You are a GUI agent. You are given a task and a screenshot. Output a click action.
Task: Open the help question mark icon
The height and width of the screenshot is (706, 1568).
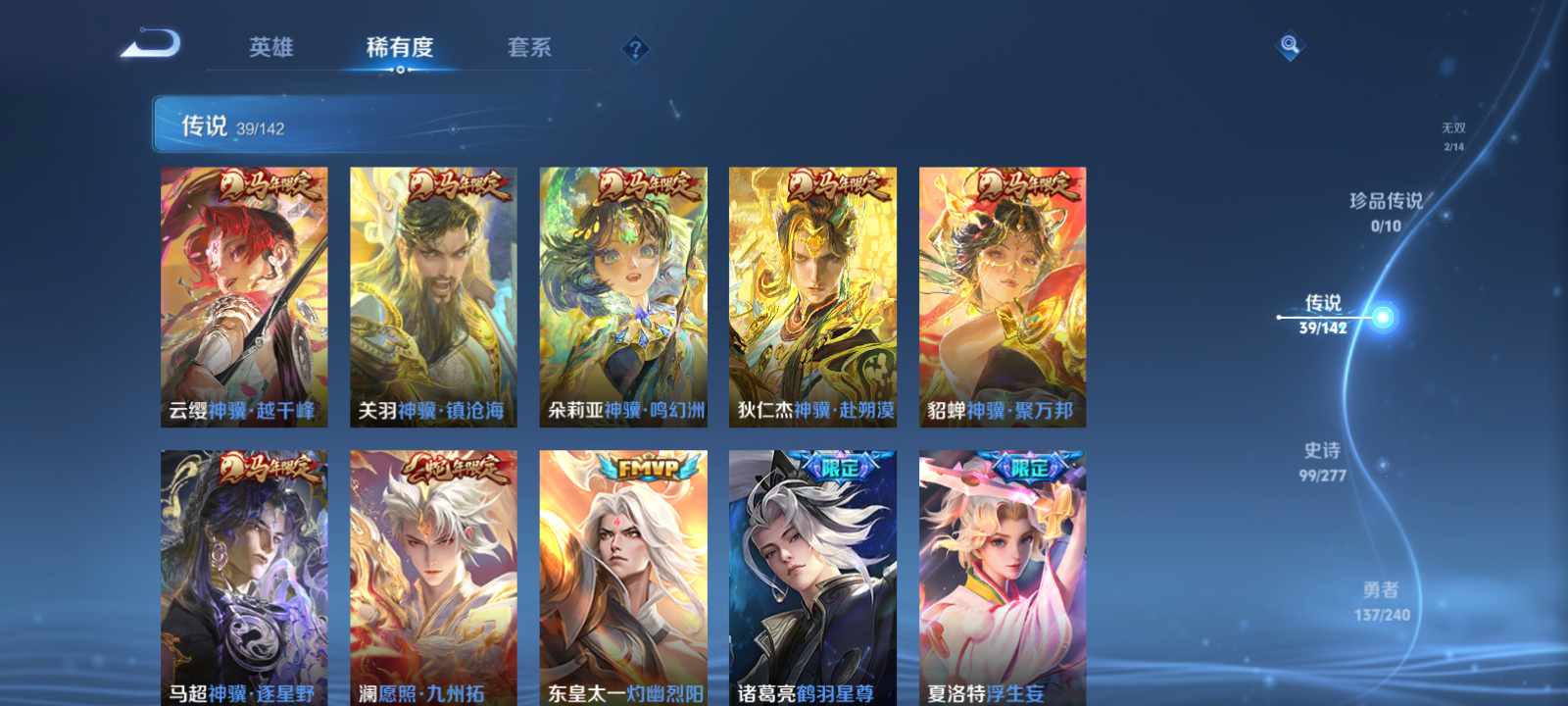[x=636, y=47]
